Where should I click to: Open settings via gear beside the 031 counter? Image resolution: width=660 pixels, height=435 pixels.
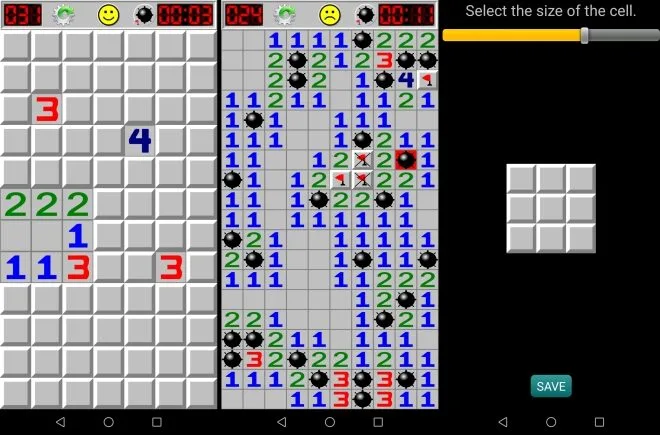64,15
